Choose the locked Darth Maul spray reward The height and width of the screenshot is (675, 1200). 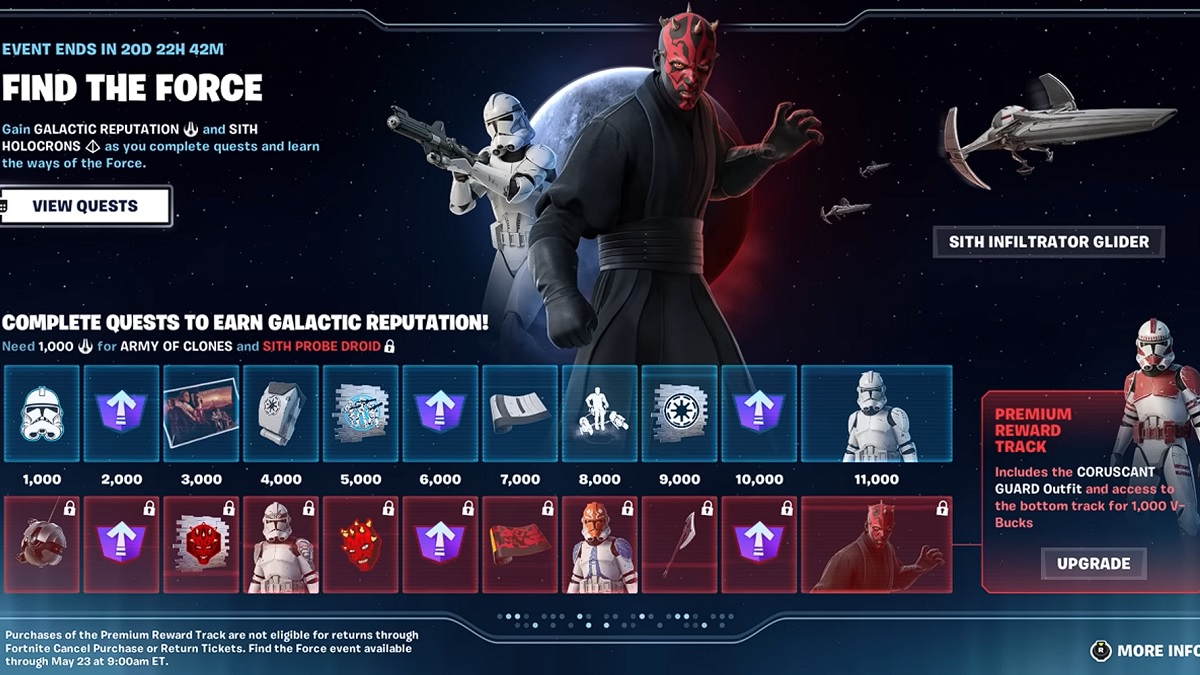[201, 544]
